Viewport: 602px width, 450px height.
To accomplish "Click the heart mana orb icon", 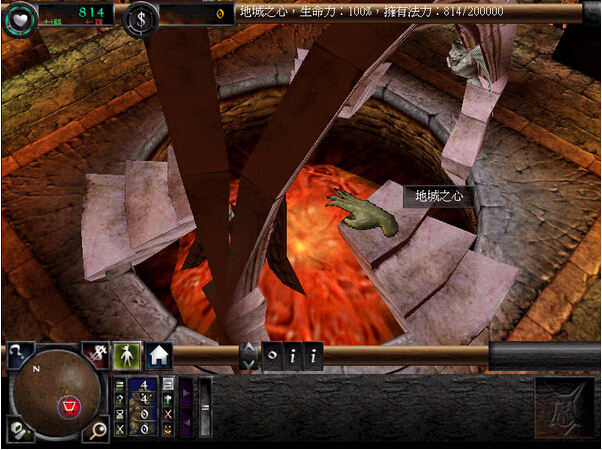I will point(18,19).
